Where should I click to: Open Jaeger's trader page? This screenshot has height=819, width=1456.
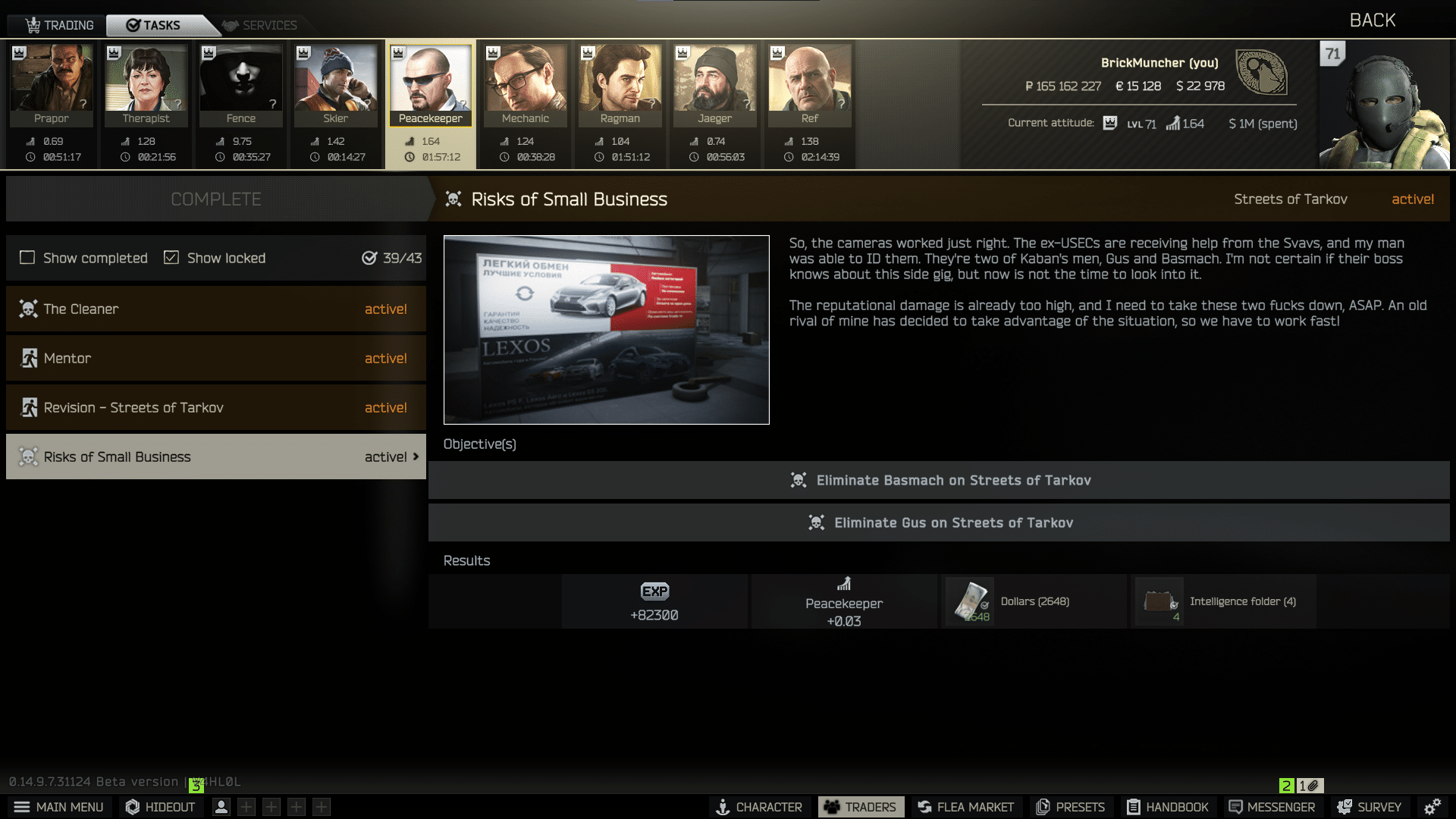[x=715, y=83]
